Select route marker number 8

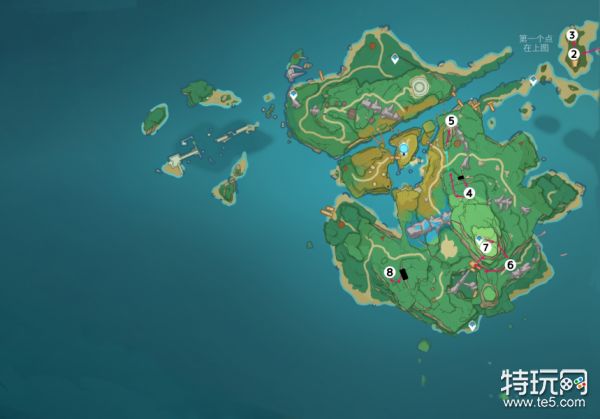click(x=389, y=272)
